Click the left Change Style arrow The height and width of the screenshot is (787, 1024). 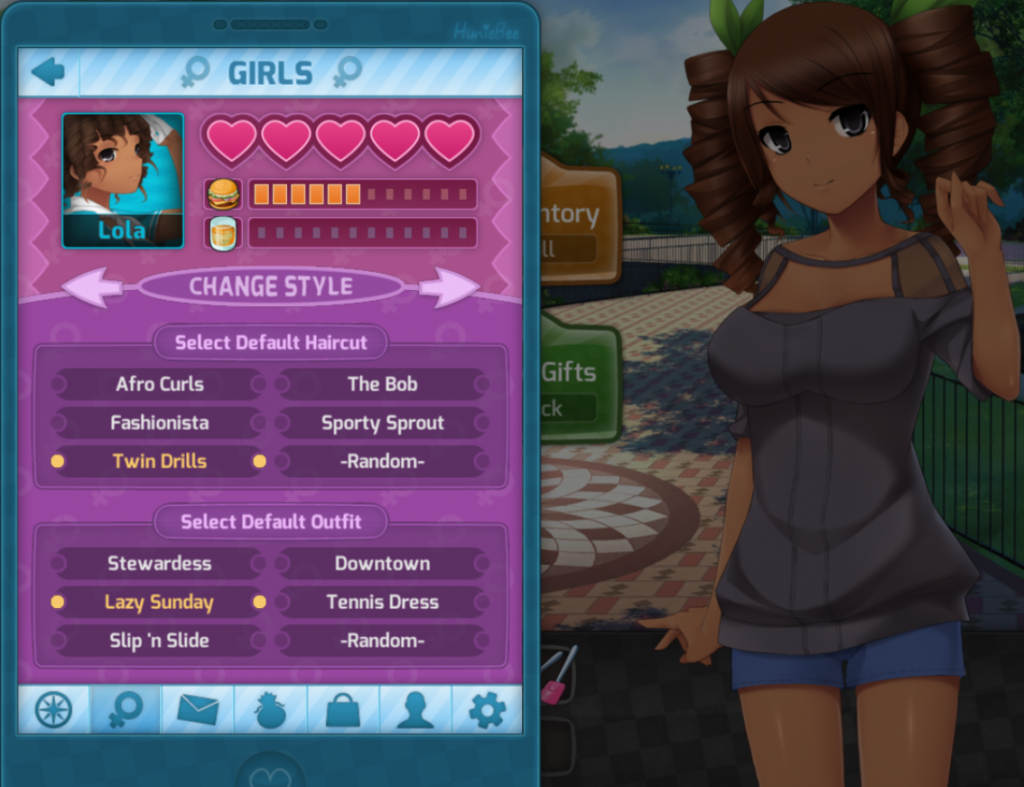pos(93,287)
